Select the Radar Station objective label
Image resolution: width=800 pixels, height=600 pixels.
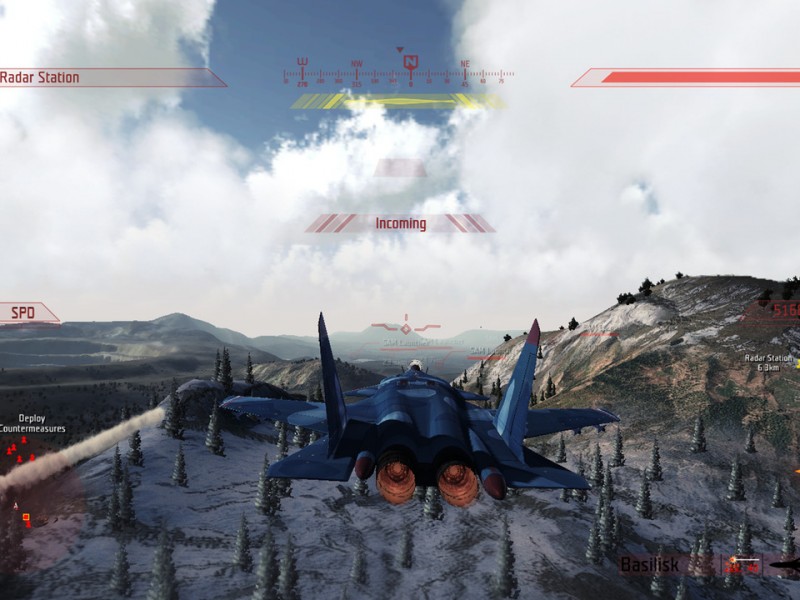pos(42,78)
